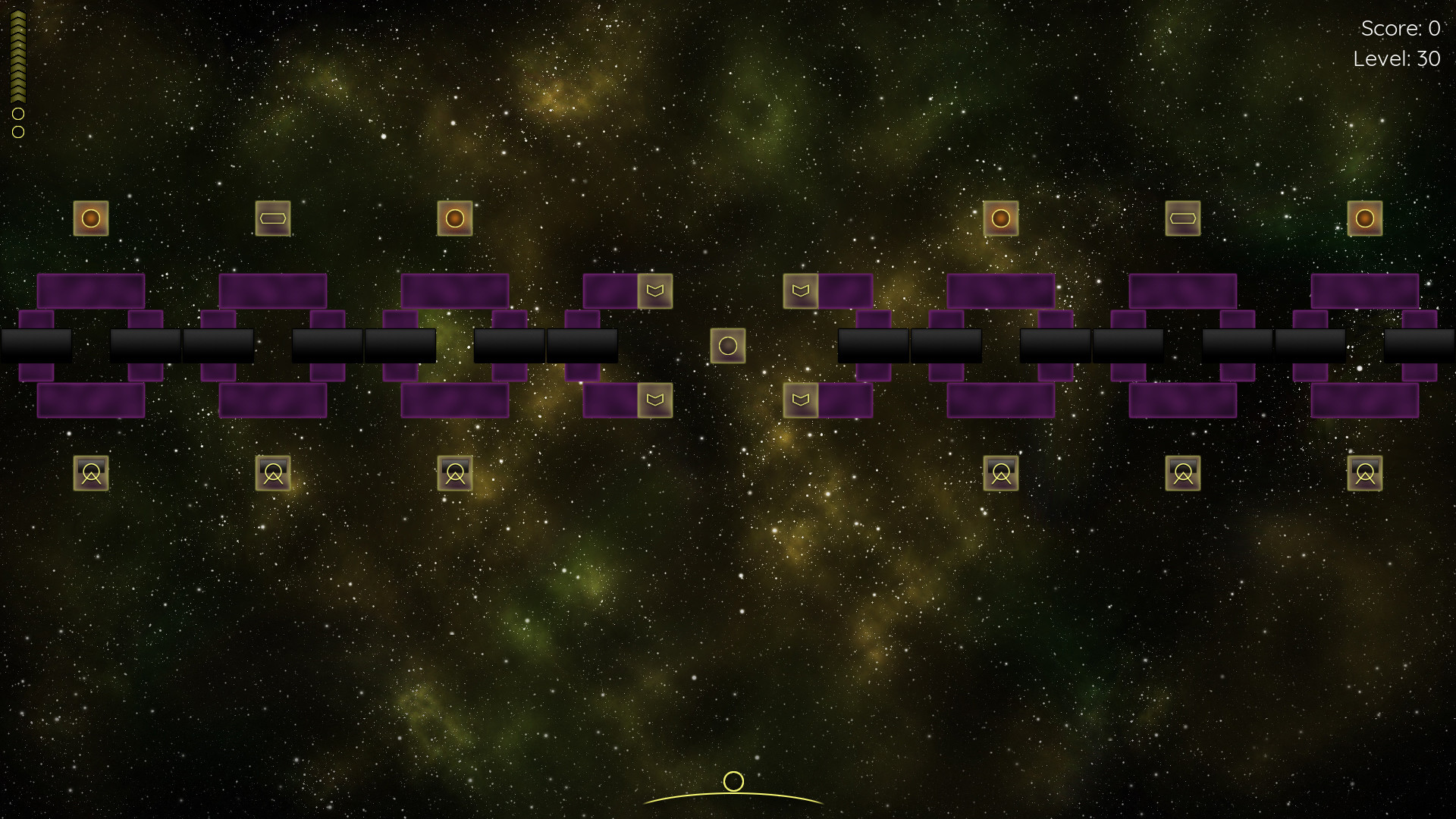Select the fireball power-up above the third brick cluster
Viewport: 1456px width, 819px height.
point(455,218)
